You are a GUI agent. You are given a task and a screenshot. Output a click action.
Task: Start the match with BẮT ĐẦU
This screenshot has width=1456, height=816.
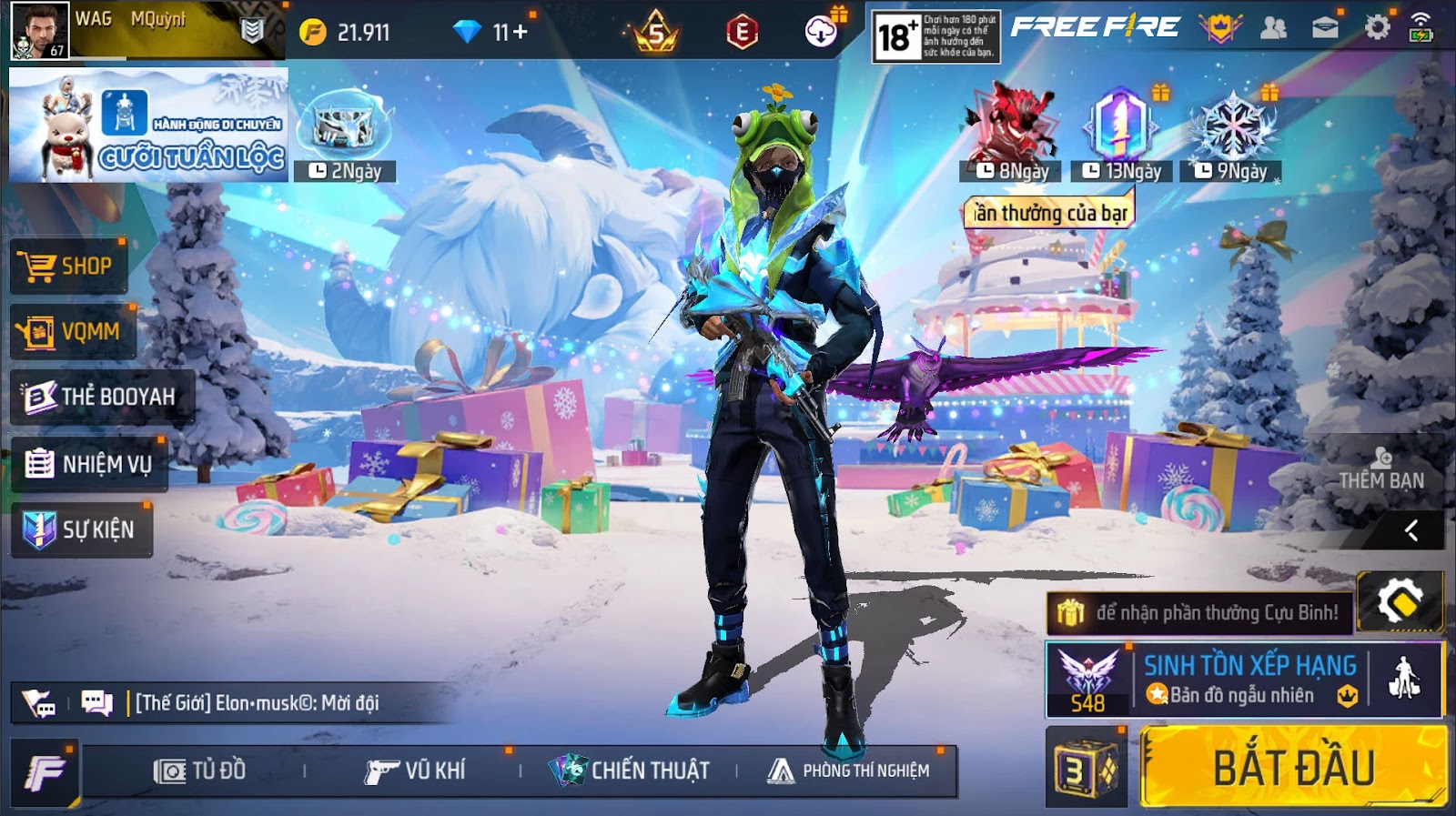point(1292,767)
